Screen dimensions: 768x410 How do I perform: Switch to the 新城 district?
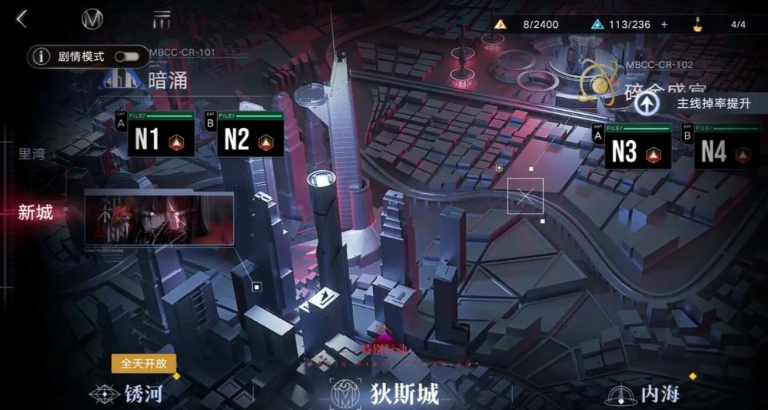(x=35, y=212)
